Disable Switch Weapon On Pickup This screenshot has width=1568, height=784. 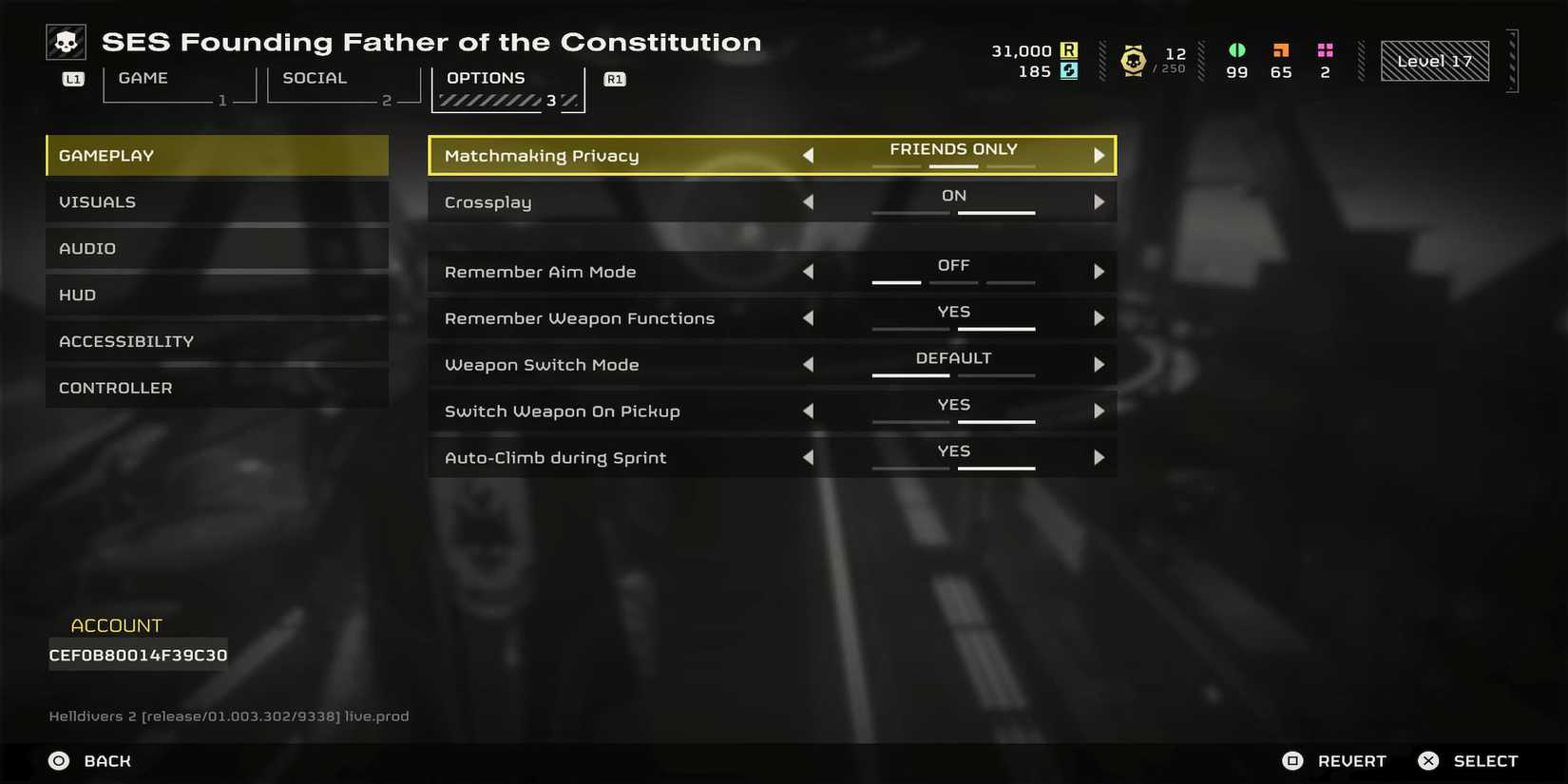point(809,411)
